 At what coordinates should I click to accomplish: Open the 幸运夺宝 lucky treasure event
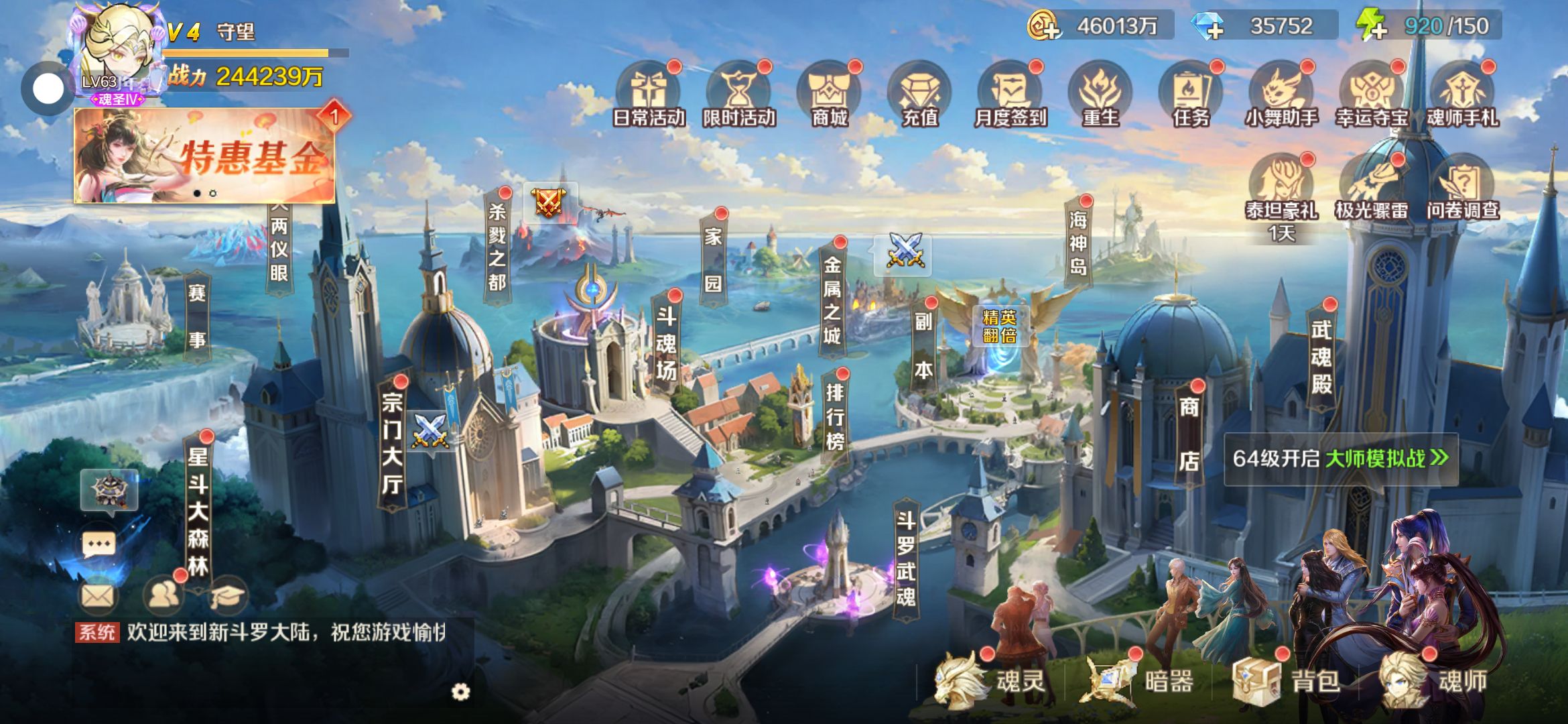tap(1372, 95)
